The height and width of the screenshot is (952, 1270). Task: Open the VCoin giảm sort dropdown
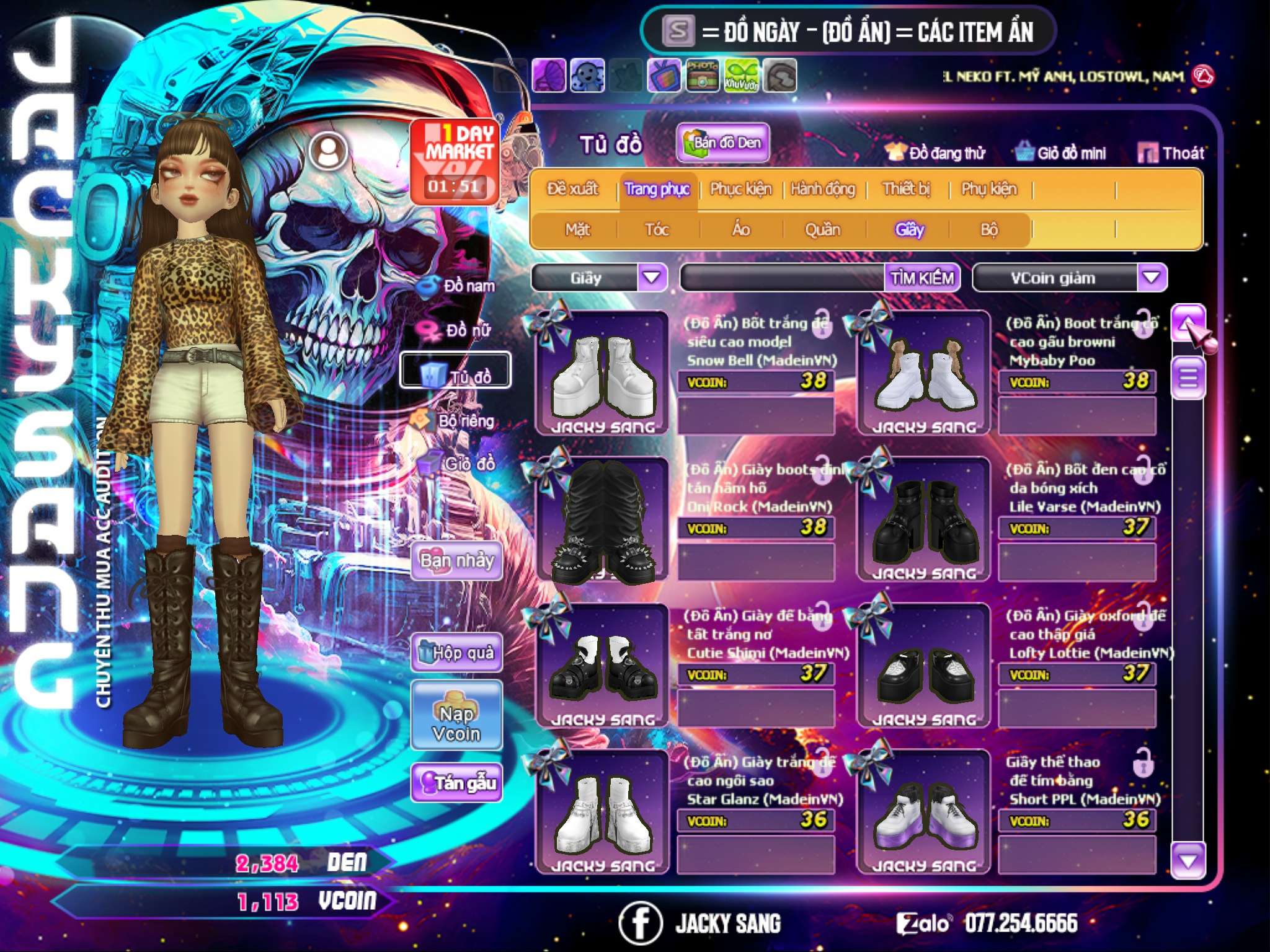[x=1152, y=278]
